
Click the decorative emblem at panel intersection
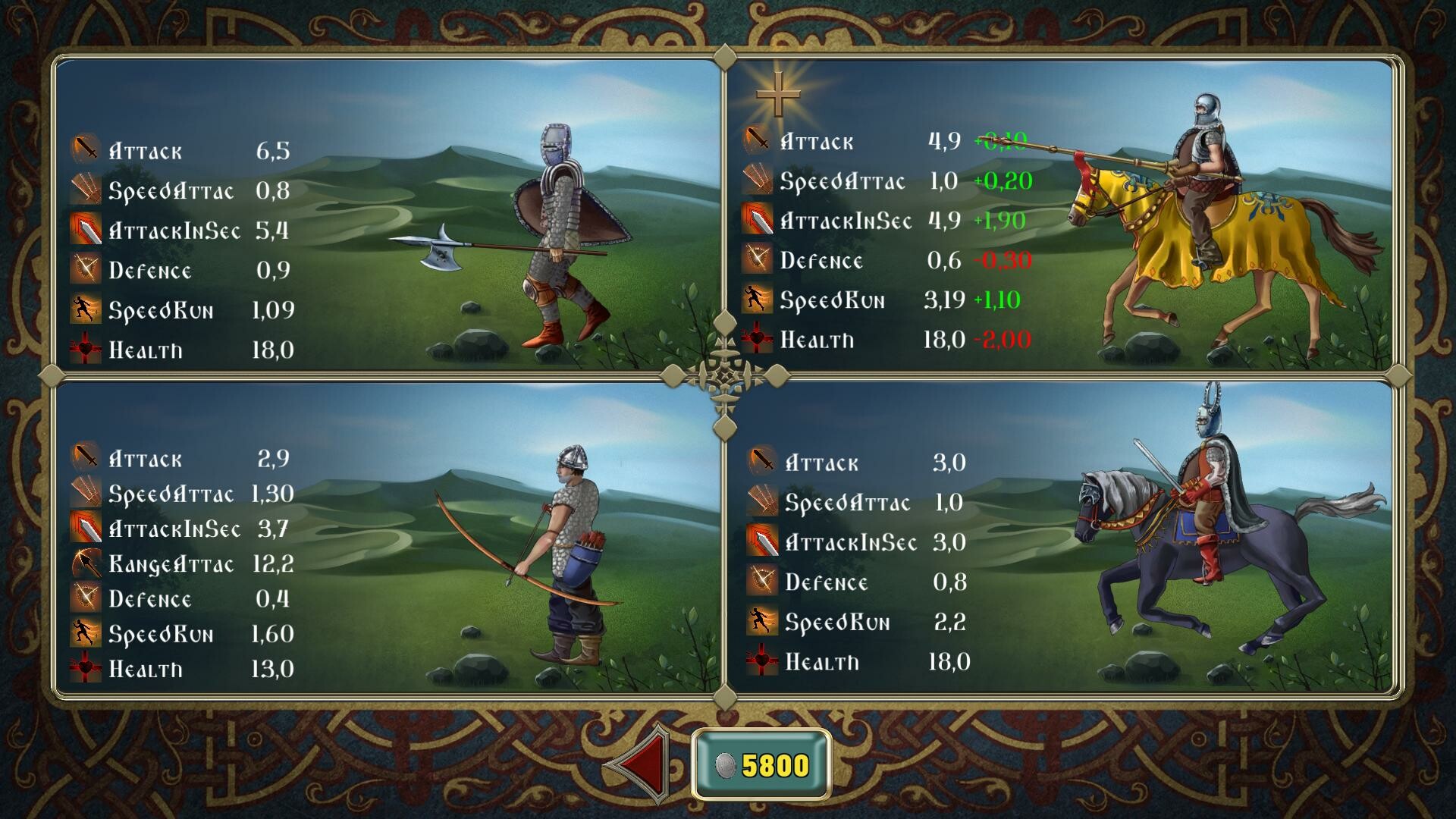point(726,375)
